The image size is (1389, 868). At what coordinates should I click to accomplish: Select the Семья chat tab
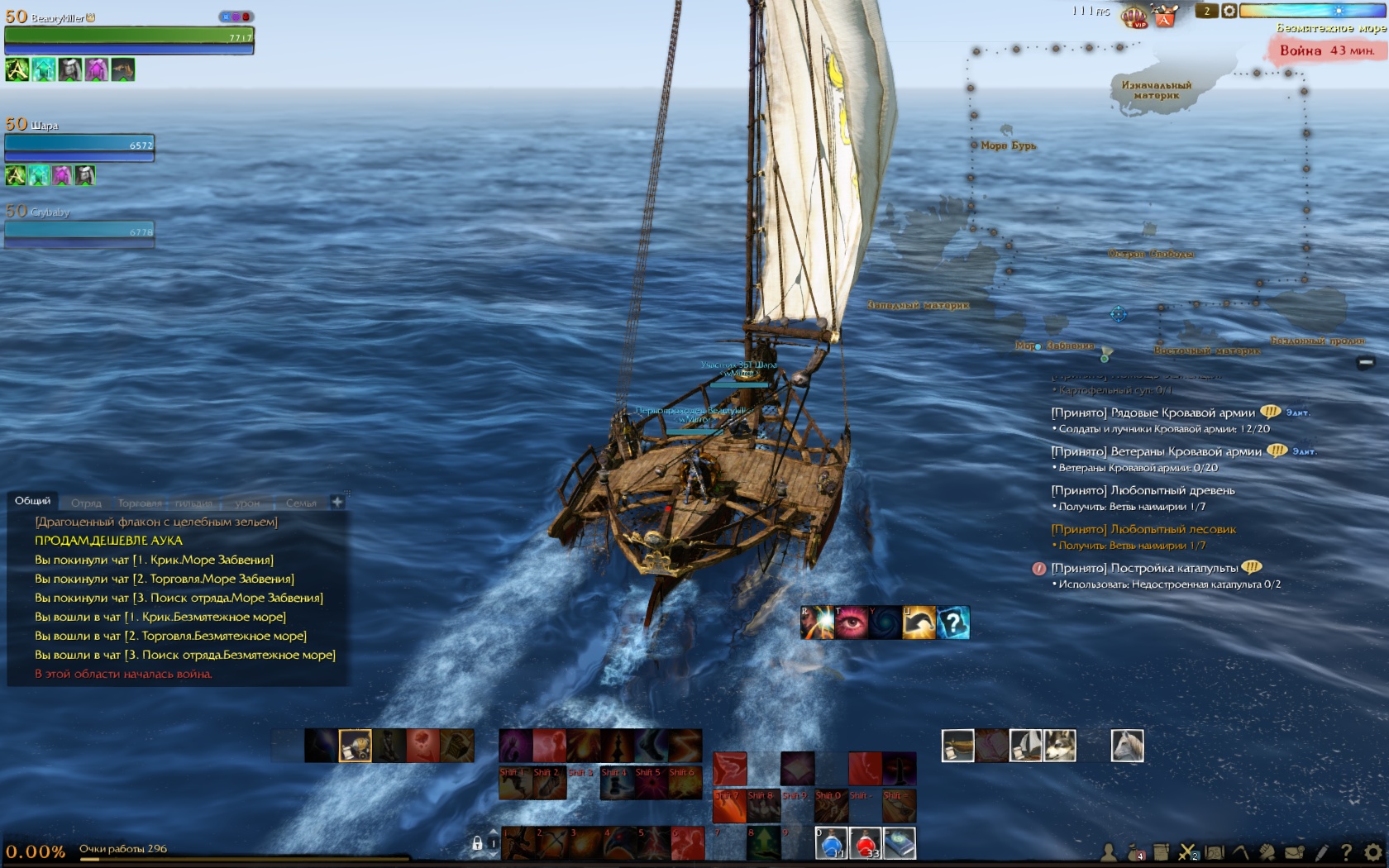pos(301,503)
